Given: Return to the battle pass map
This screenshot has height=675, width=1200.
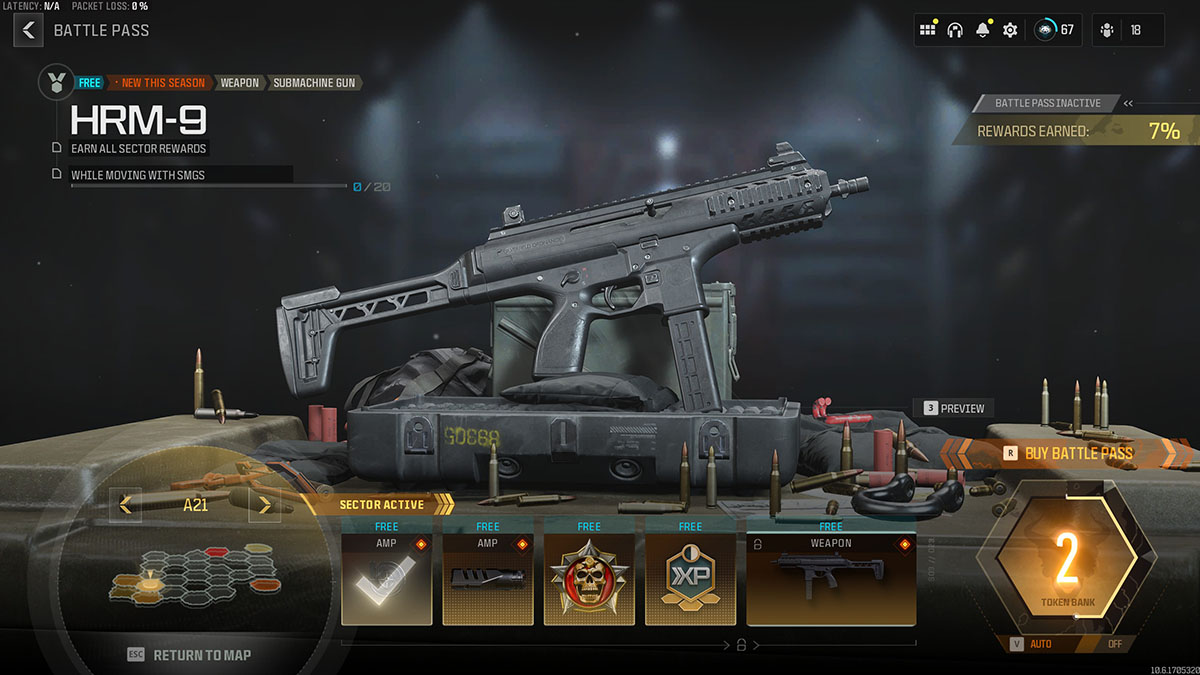Looking at the screenshot, I should point(190,655).
